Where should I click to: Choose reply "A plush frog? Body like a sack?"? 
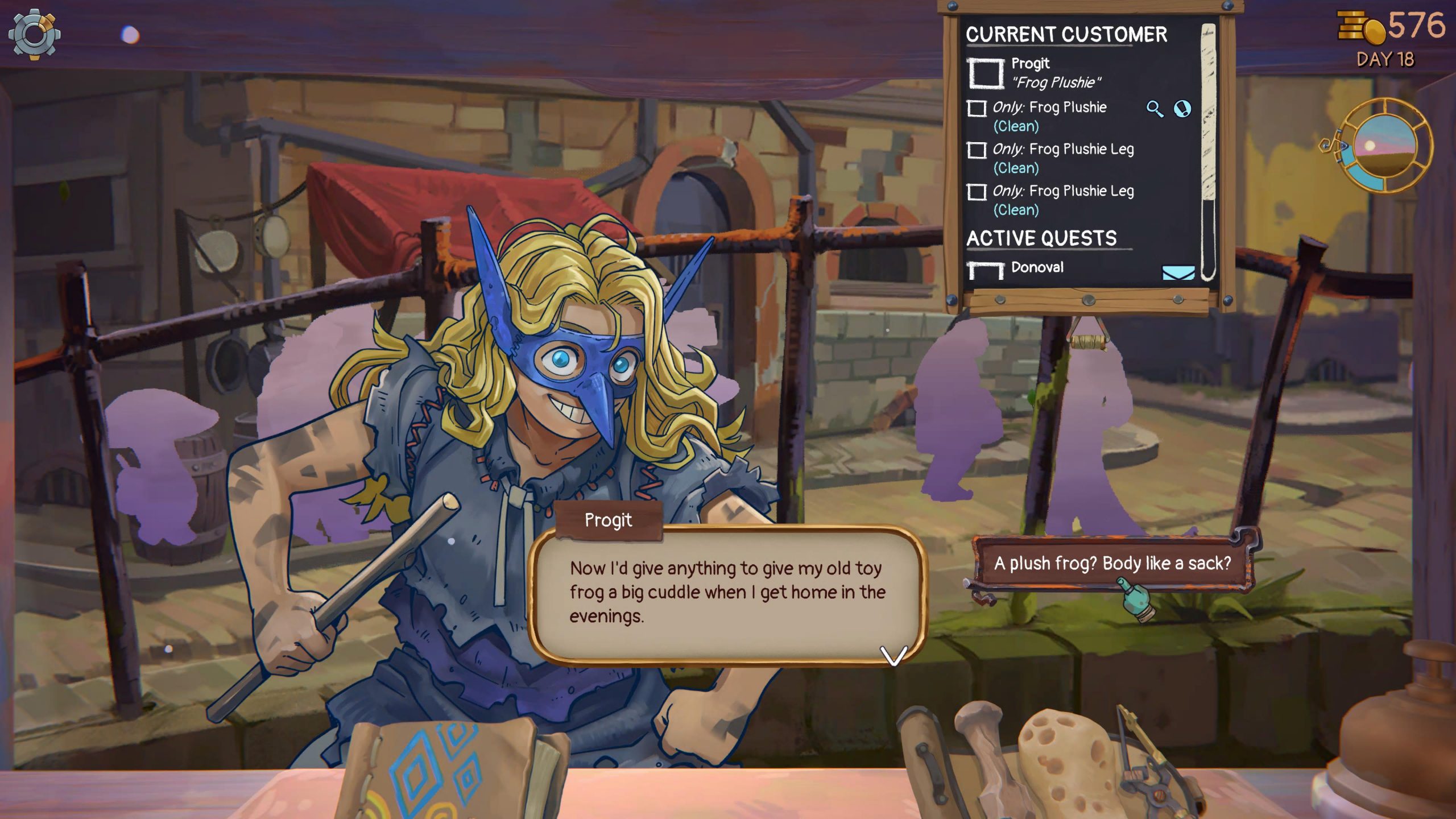pyautogui.click(x=1112, y=563)
